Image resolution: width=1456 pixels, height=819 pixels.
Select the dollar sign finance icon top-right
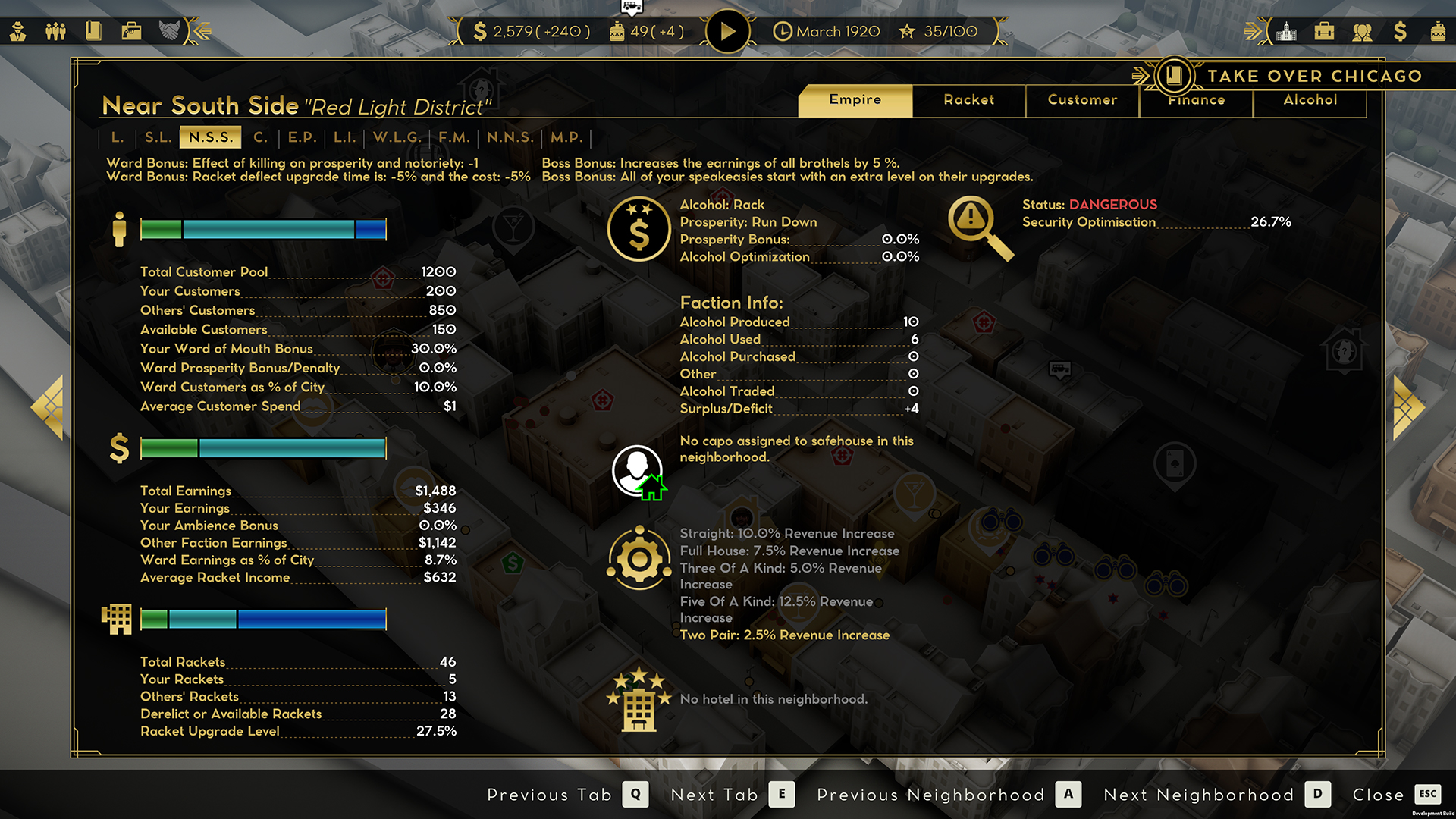point(1401,31)
